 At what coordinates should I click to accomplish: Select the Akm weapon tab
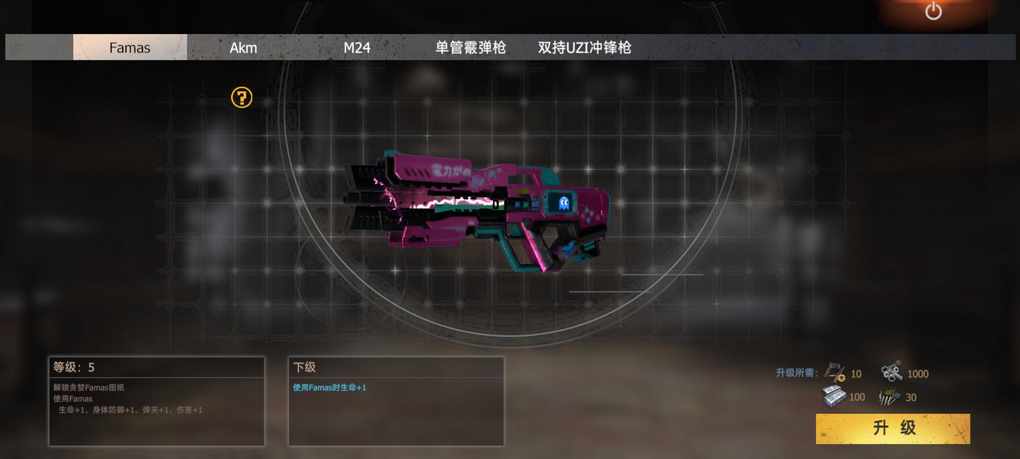coord(243,47)
